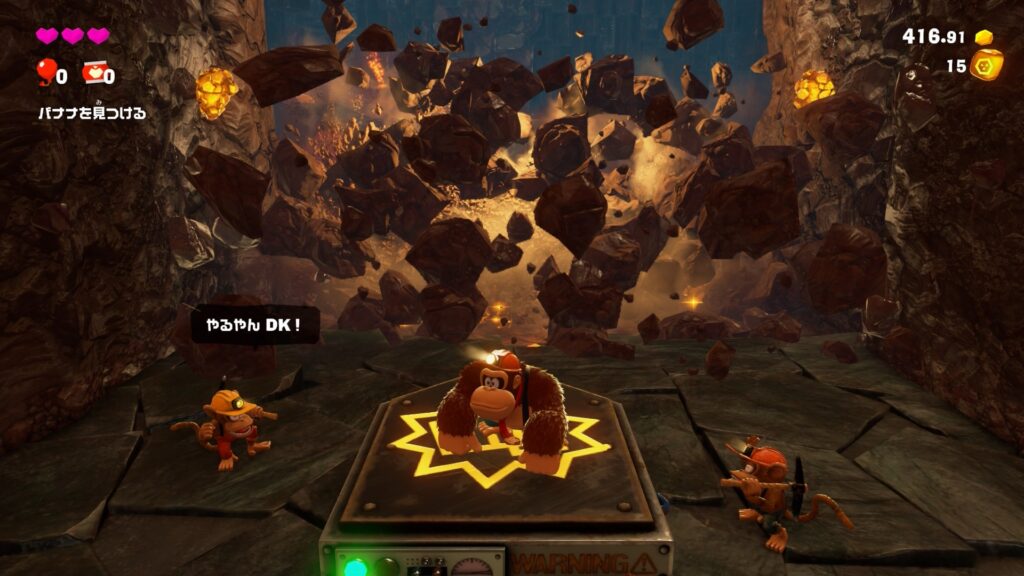1024x576 pixels.
Task: Select the objective tracker バナナを見つける
Action: (92, 113)
